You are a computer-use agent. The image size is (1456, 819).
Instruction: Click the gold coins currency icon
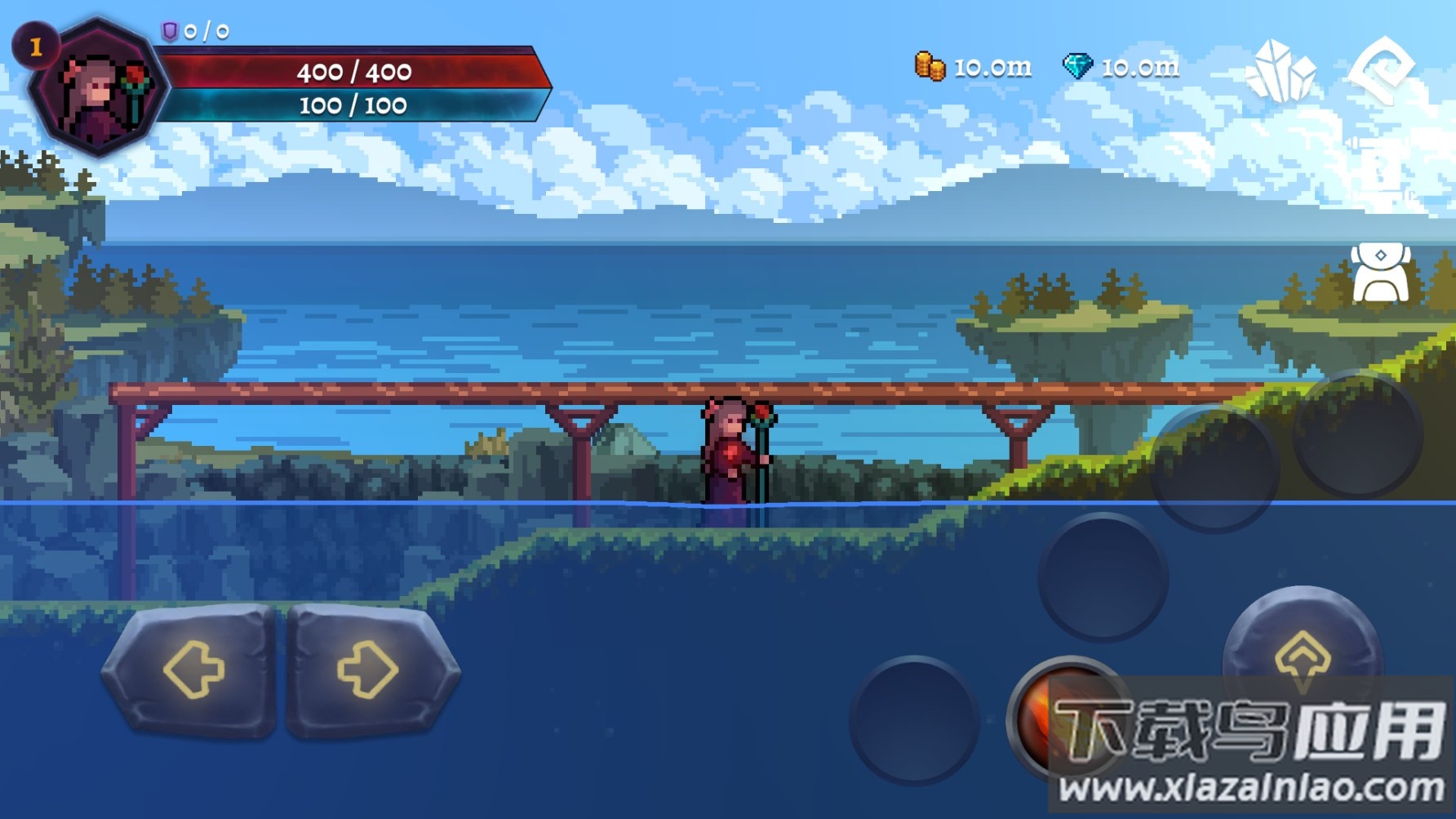930,66
